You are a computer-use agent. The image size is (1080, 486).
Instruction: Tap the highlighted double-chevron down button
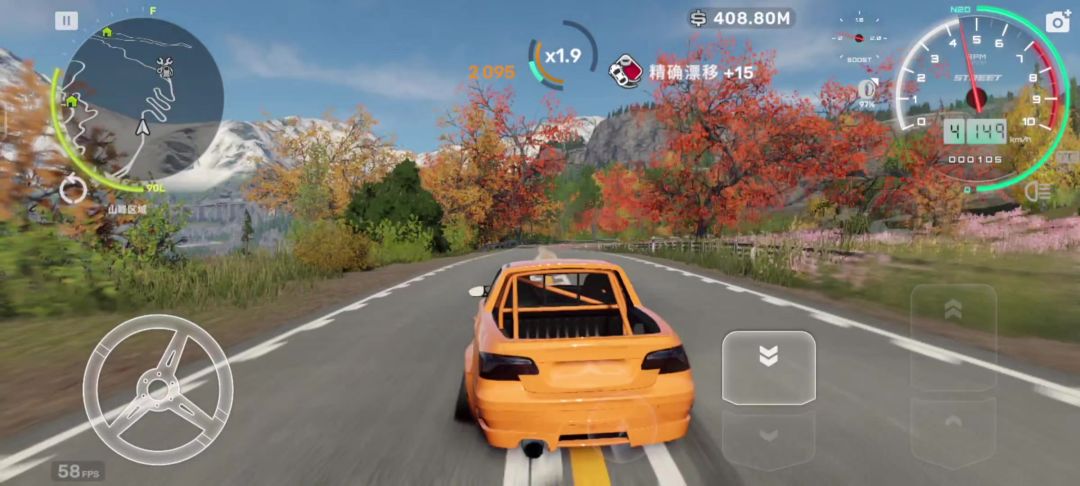(768, 367)
